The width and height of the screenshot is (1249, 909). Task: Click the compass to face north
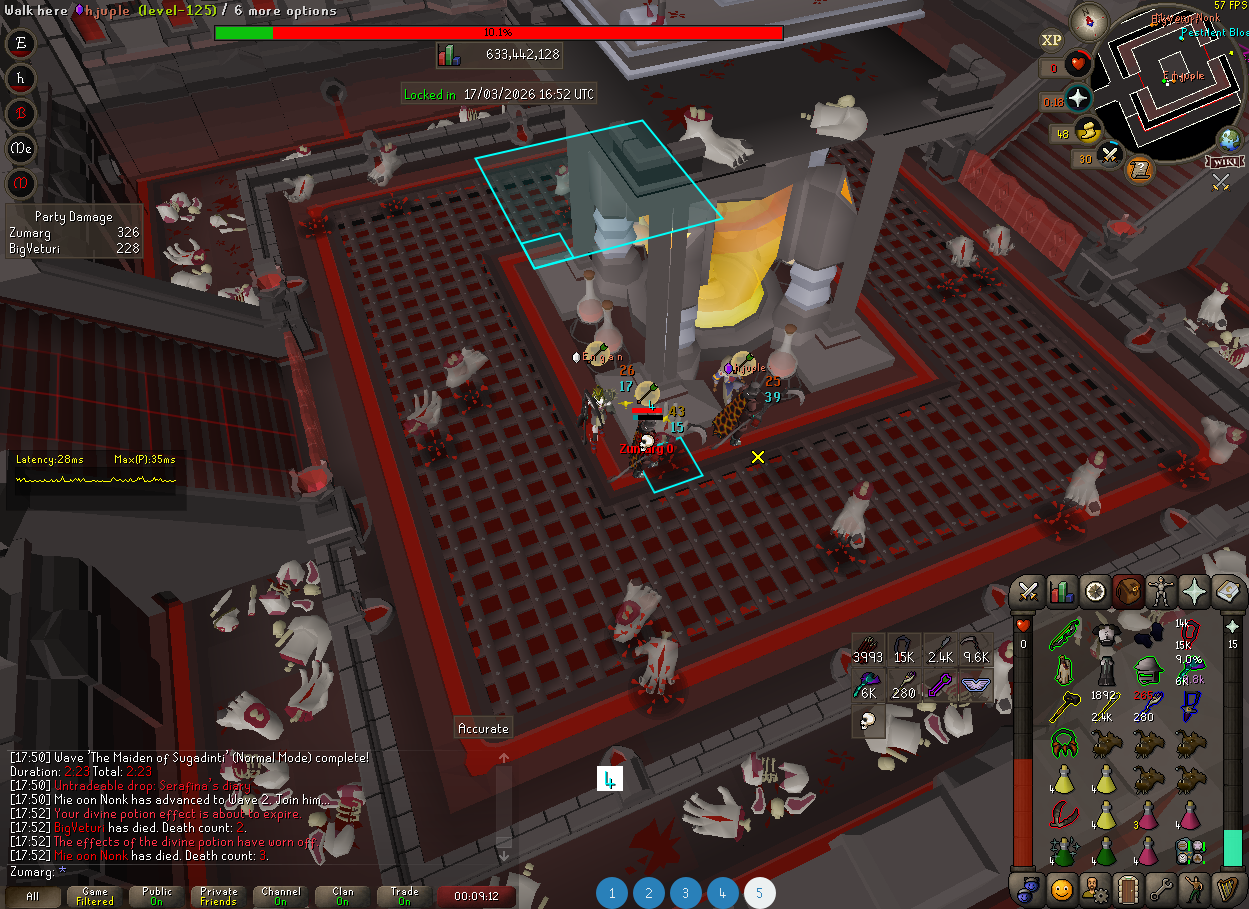coord(1087,22)
